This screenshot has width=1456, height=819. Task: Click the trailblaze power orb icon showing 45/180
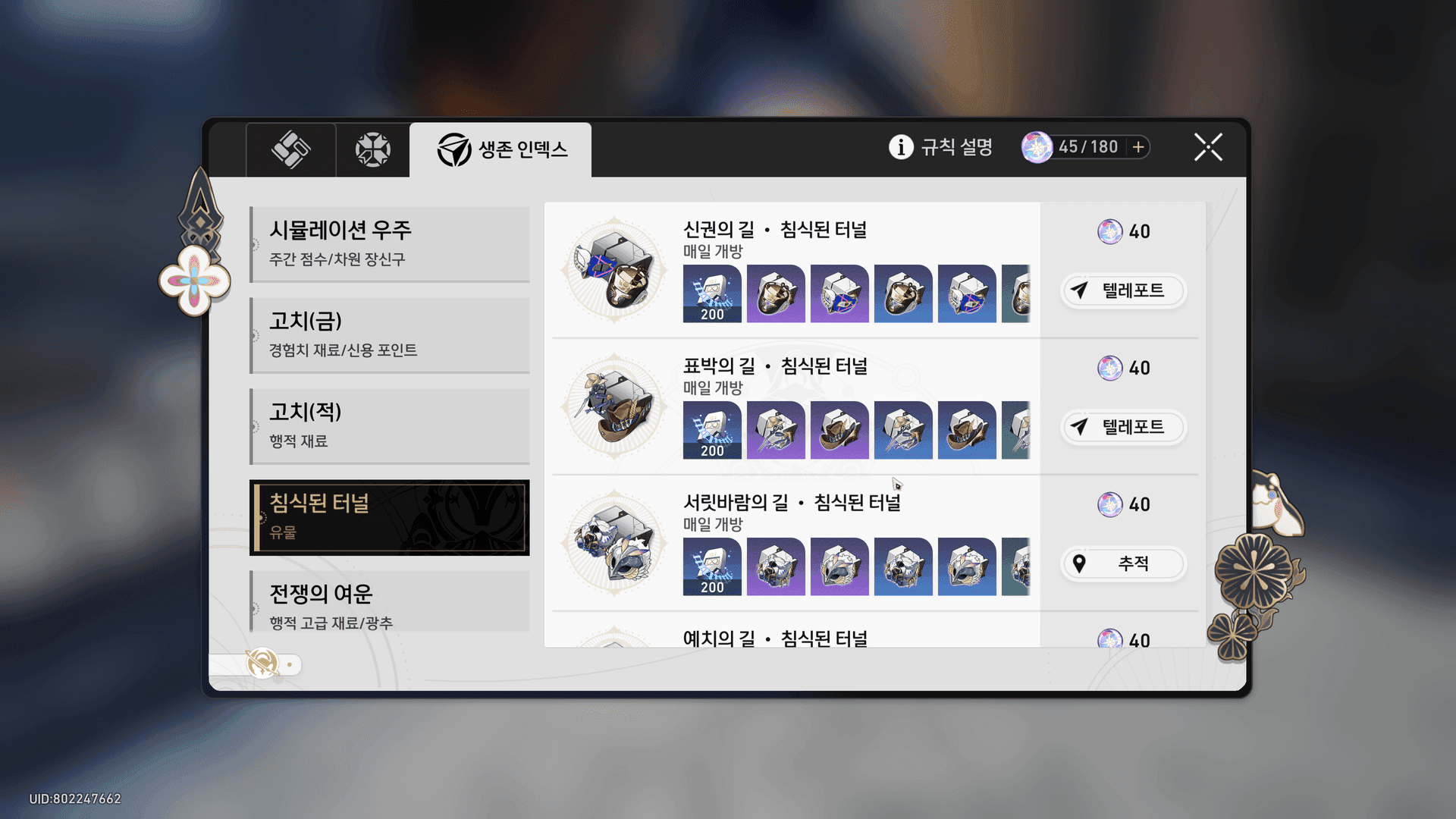click(1036, 146)
